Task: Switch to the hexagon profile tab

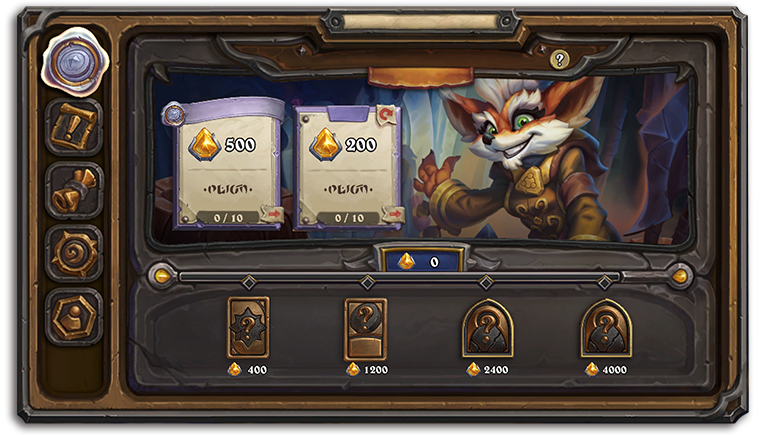Action: (x=73, y=315)
